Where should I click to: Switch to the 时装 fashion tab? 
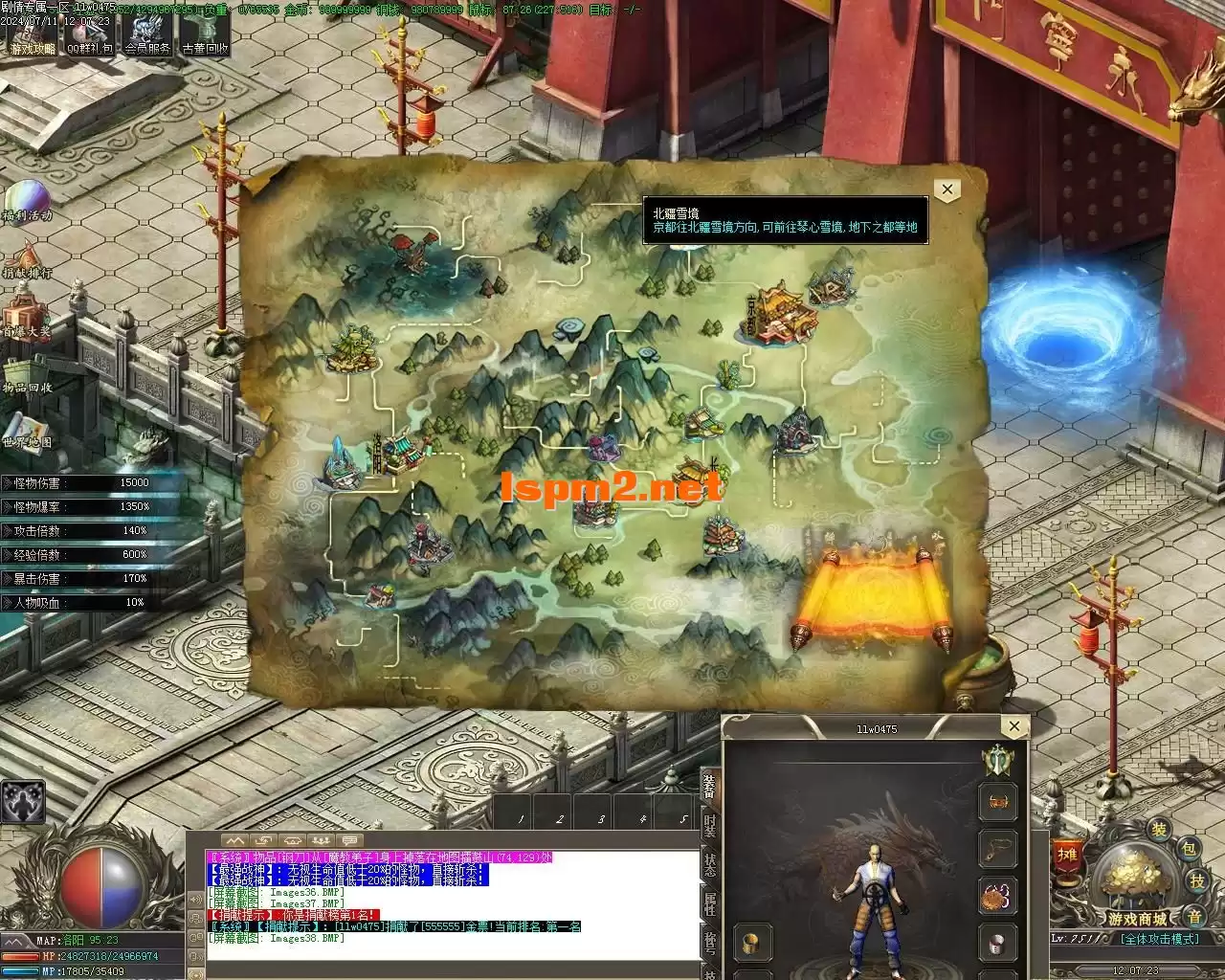tap(709, 824)
